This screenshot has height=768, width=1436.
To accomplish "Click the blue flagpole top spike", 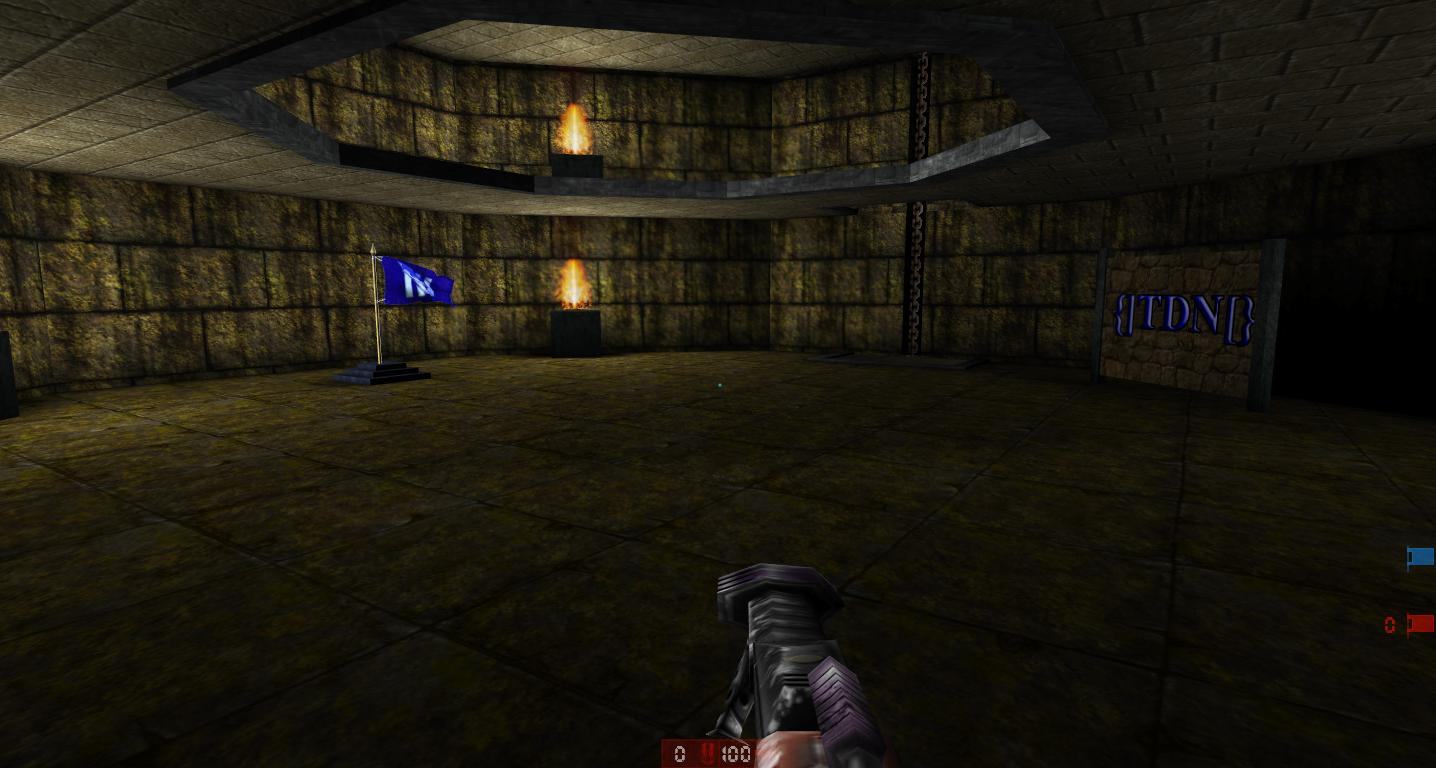I will 373,248.
